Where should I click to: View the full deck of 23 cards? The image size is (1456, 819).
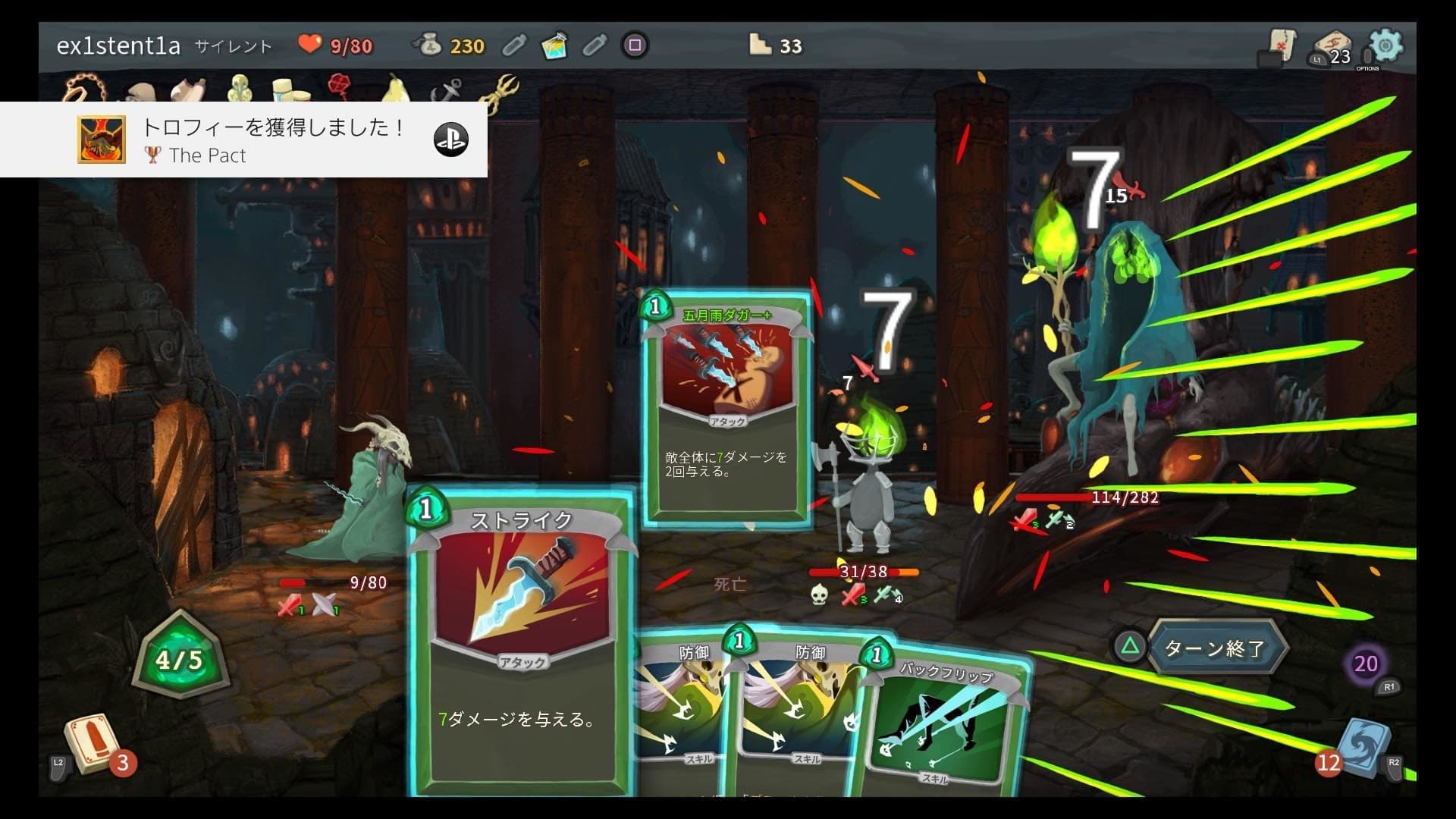[x=1332, y=47]
